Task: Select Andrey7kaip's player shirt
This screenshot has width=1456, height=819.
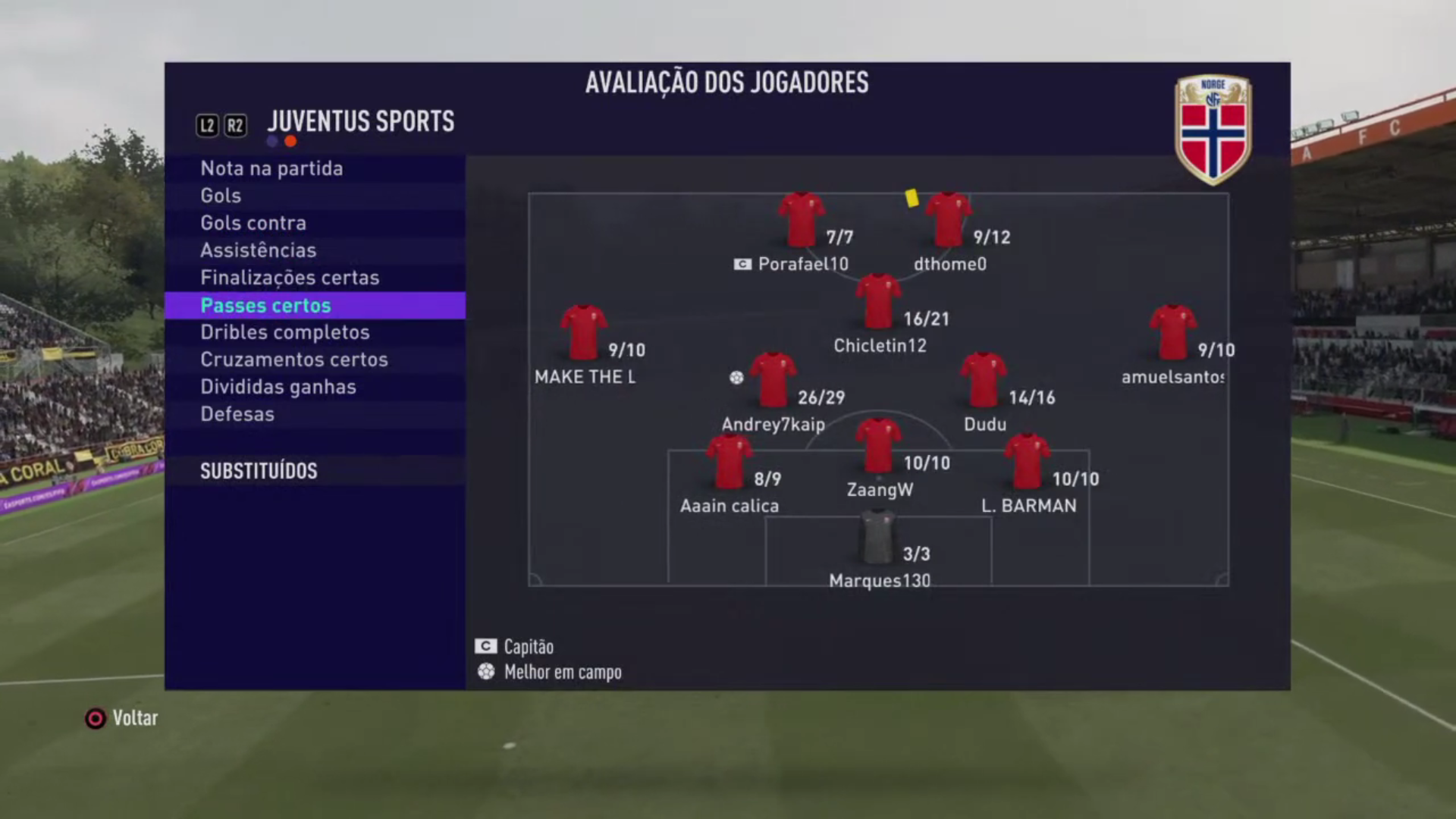Action: click(x=773, y=380)
